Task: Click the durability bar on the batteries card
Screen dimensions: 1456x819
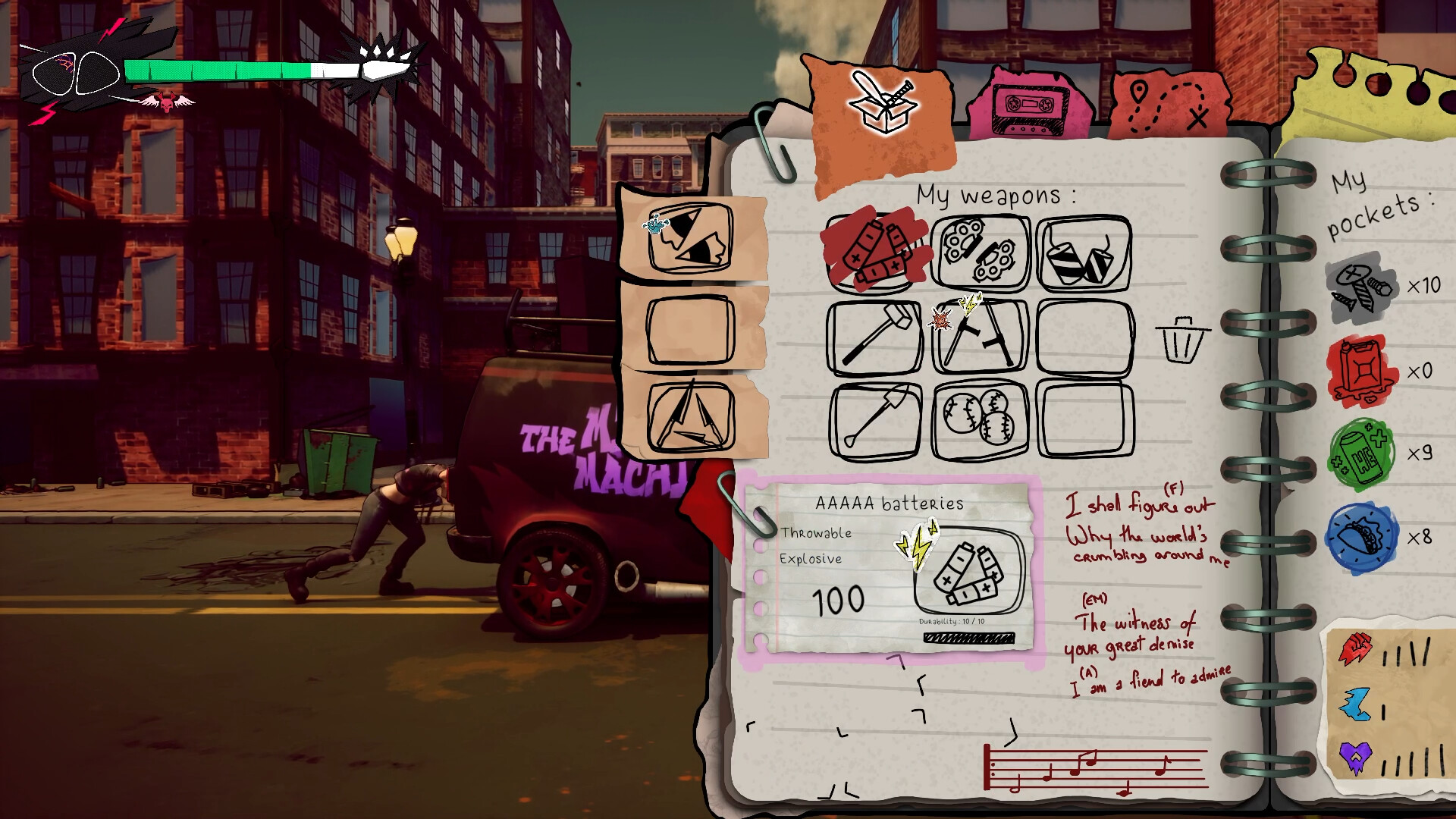Action: [x=968, y=637]
